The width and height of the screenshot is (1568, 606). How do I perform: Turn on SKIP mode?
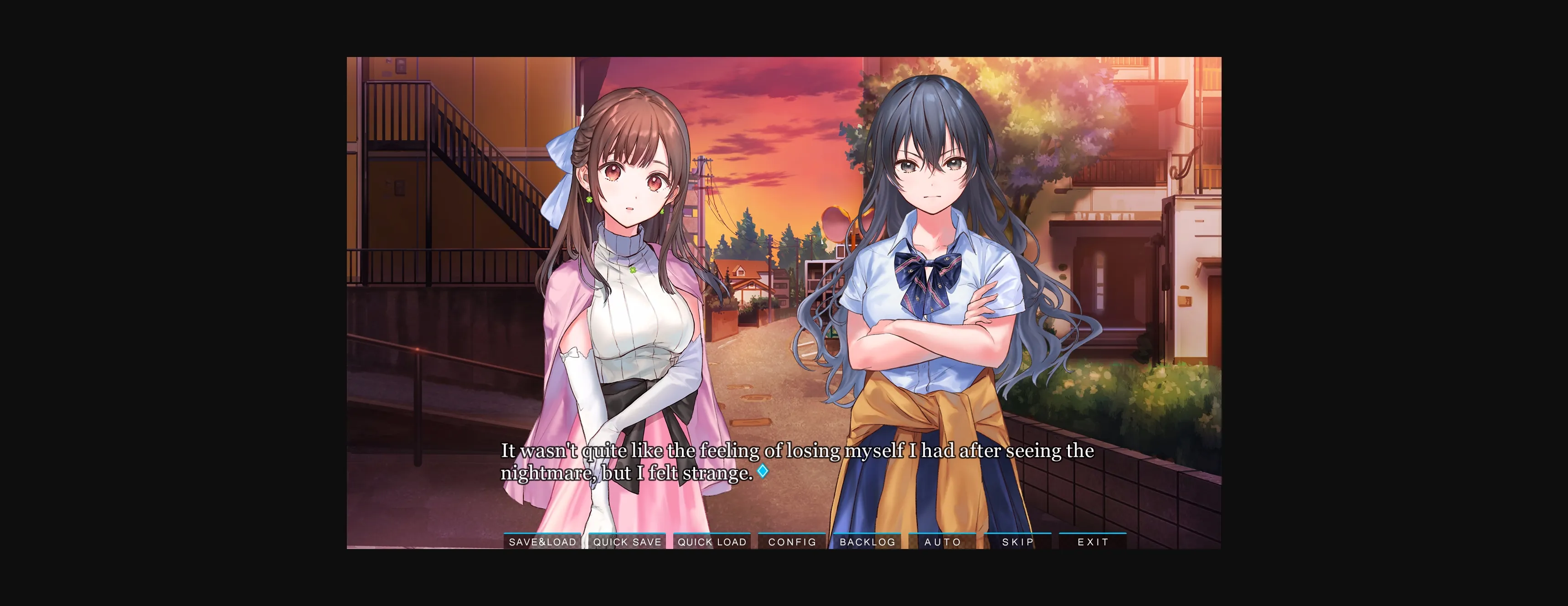point(1018,541)
